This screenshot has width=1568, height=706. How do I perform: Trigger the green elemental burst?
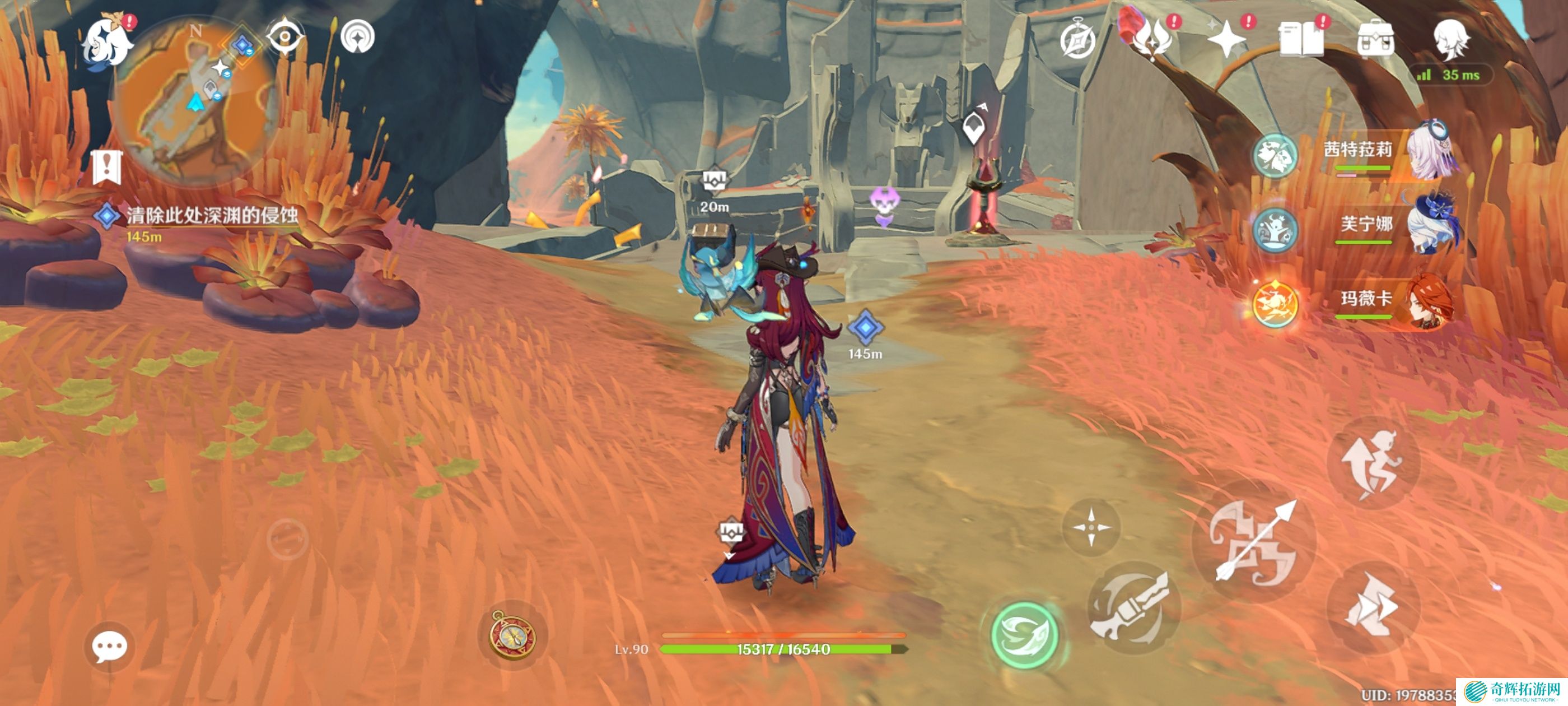coord(1024,635)
